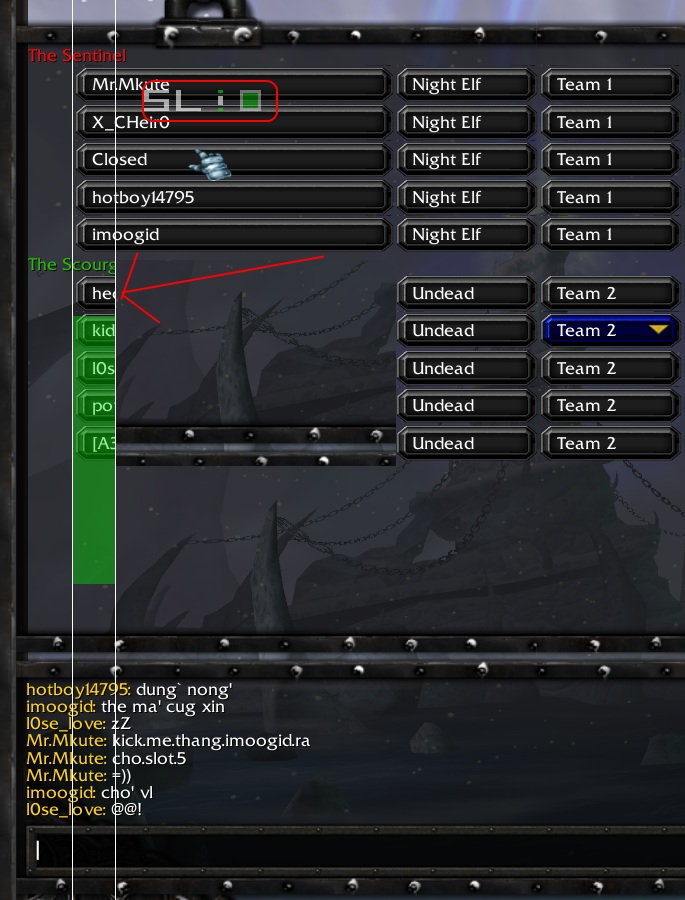Open the X_CHeir0 player slot
Screen dimensions: 685x900
tap(232, 123)
